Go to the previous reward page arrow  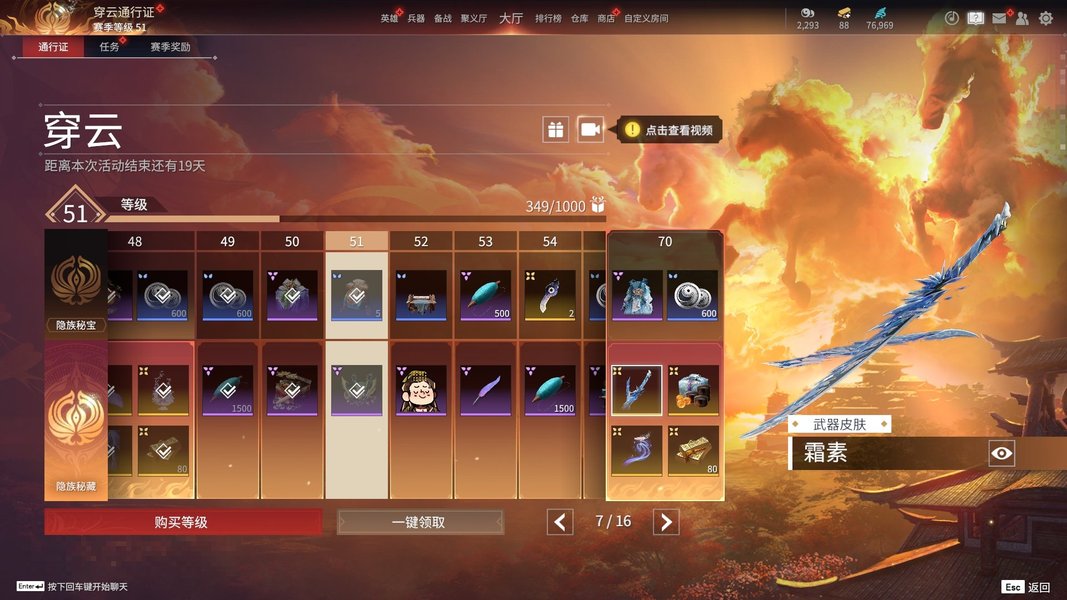(x=560, y=522)
